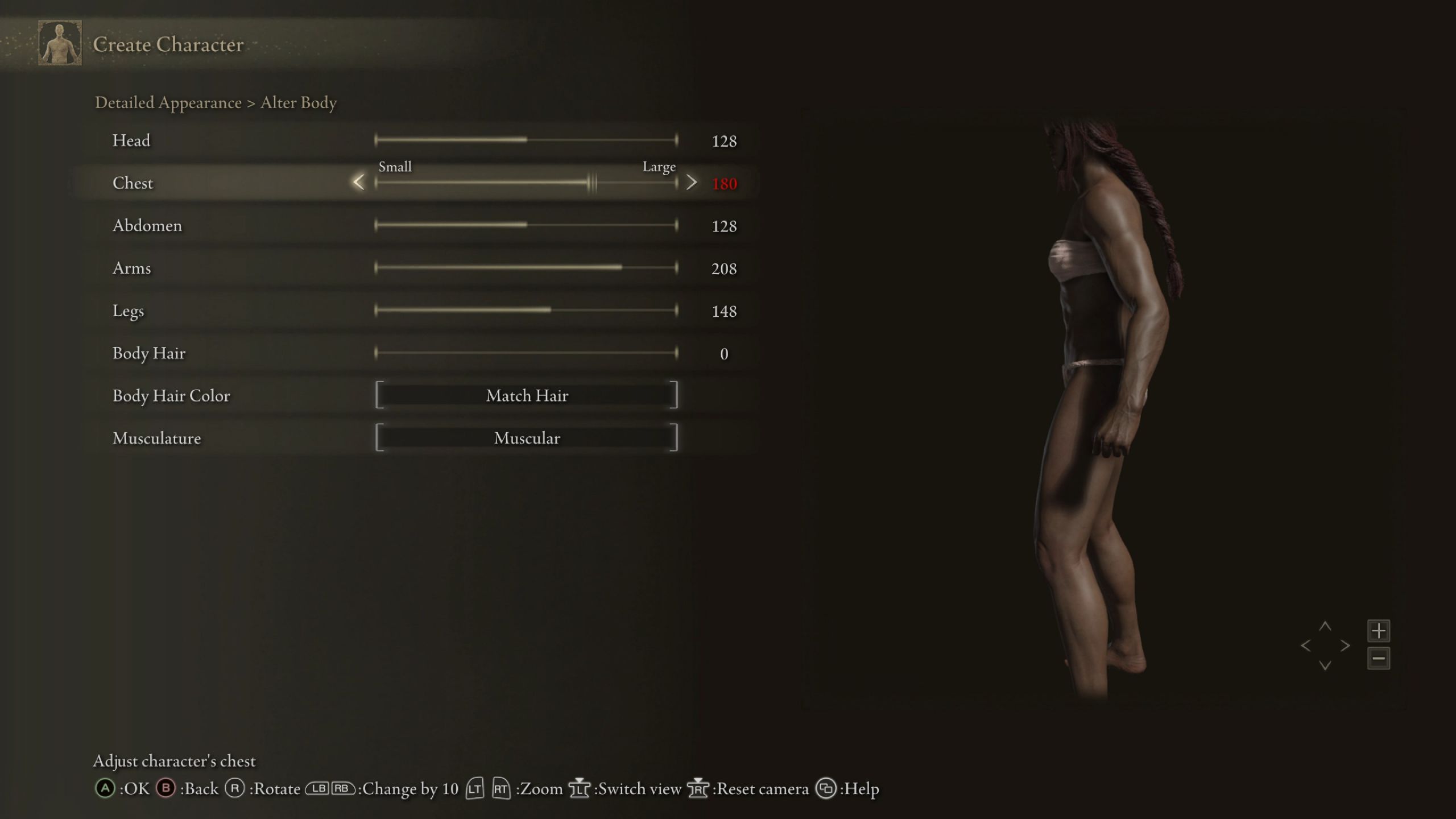This screenshot has height=819, width=1456.
Task: Decrease chest size with left arrow
Action: click(x=358, y=183)
